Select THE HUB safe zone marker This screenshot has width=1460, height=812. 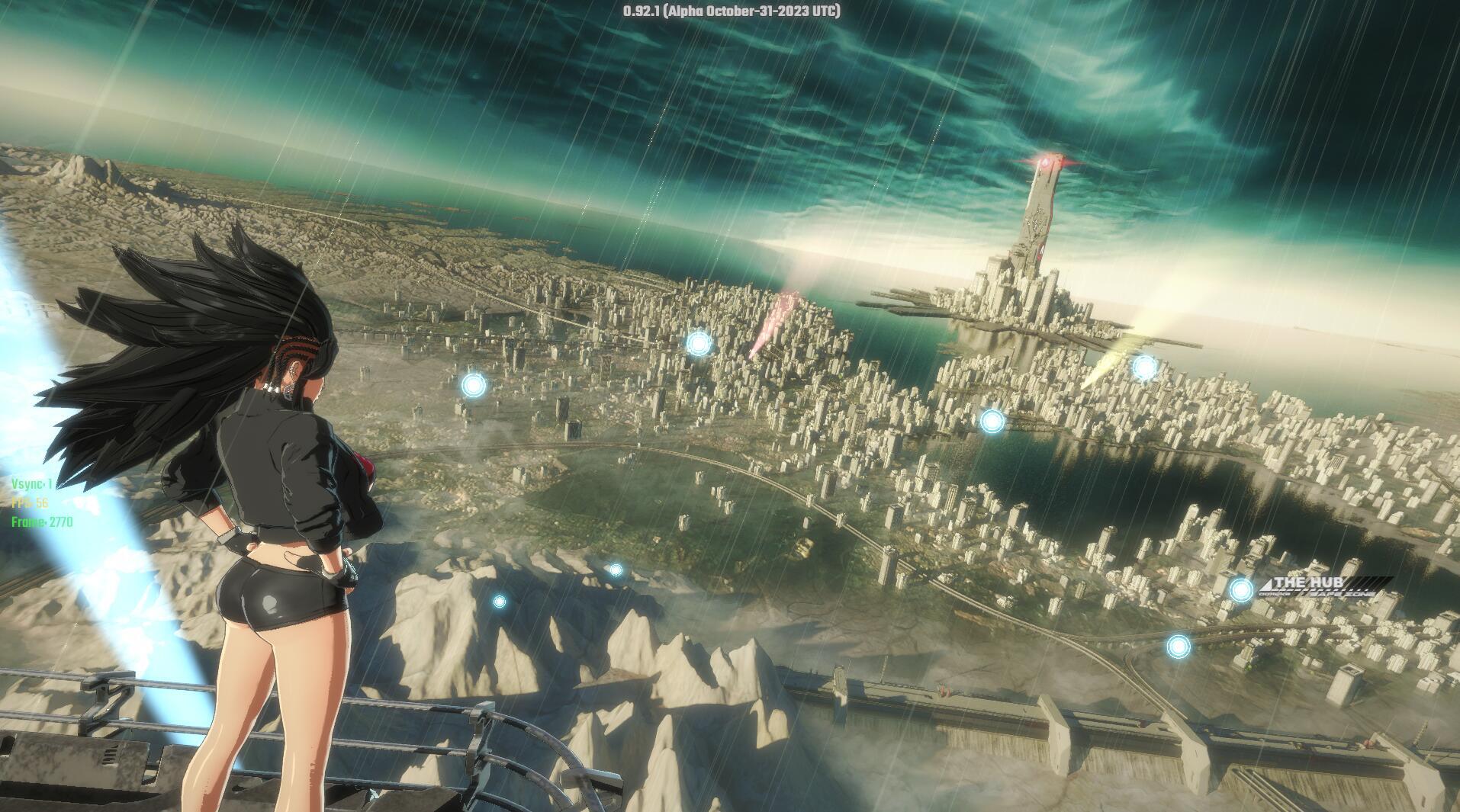(1241, 589)
